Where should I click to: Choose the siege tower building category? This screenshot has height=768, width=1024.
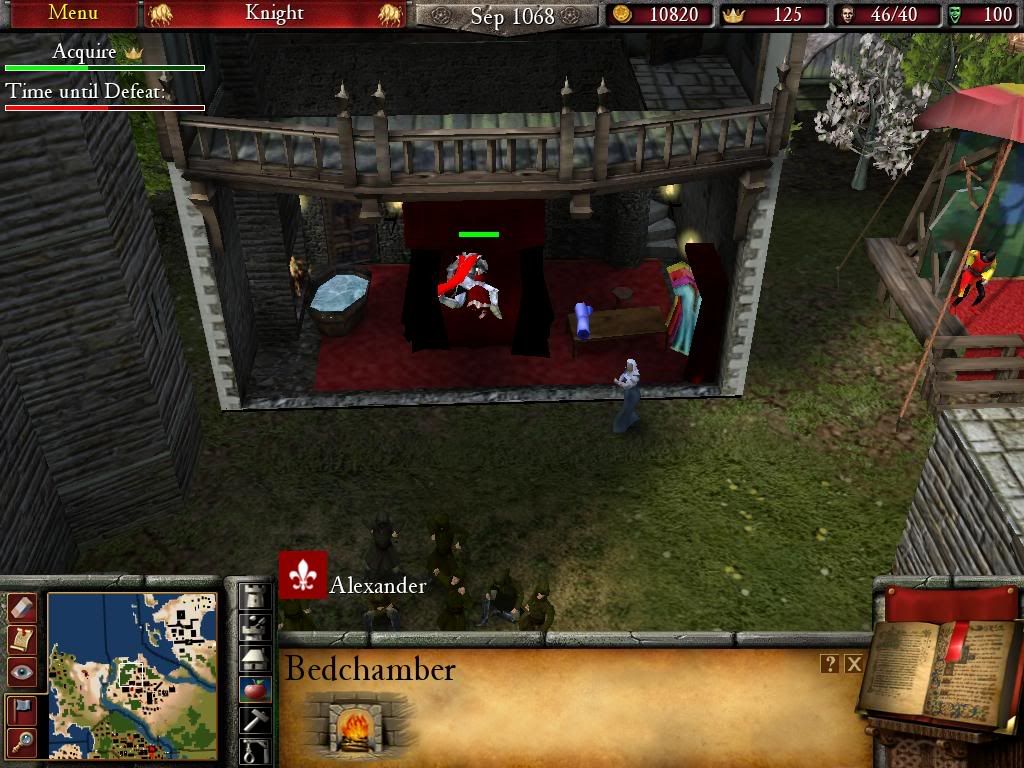click(256, 627)
